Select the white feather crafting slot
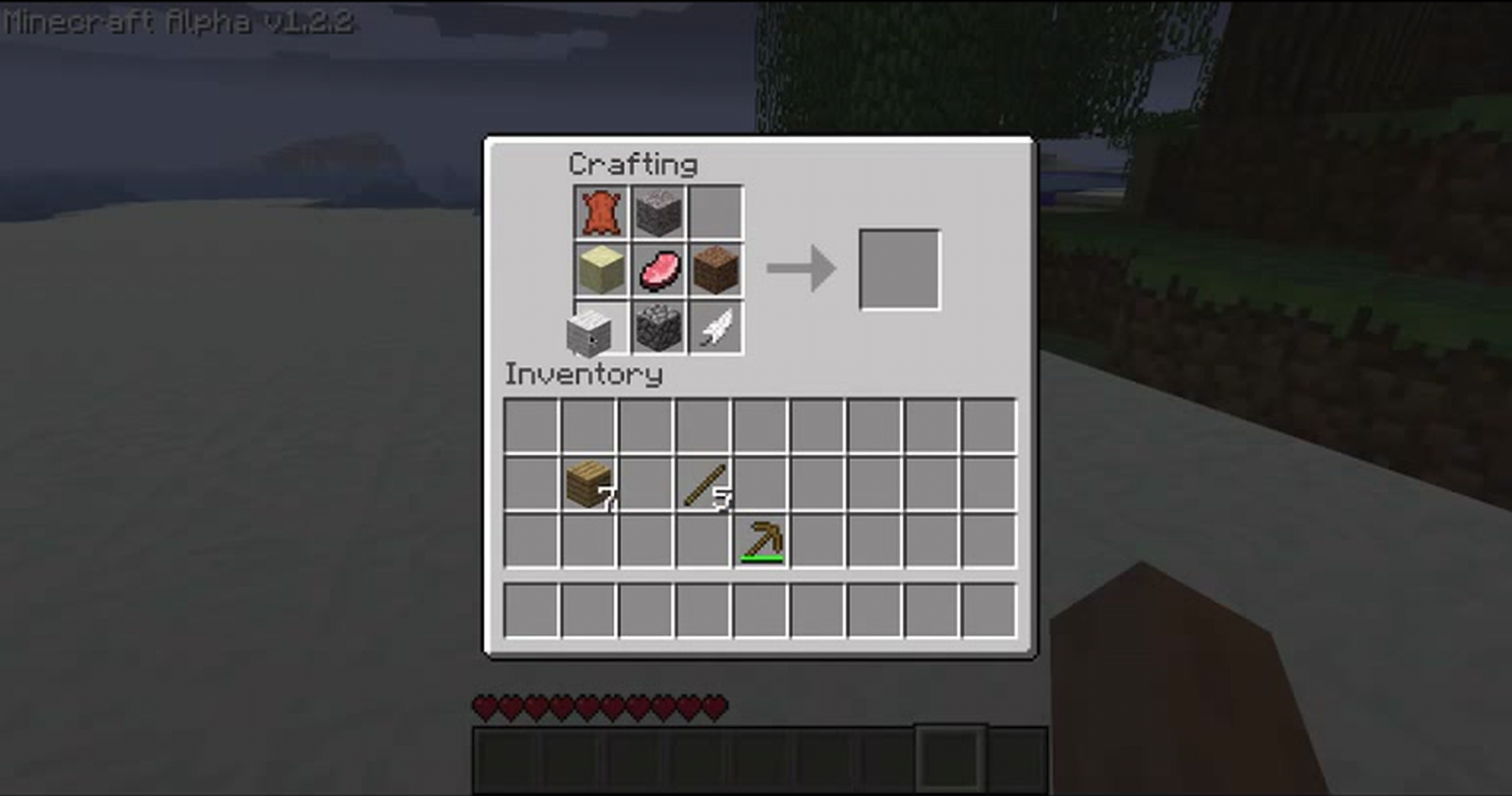This screenshot has height=796, width=1512. click(715, 327)
